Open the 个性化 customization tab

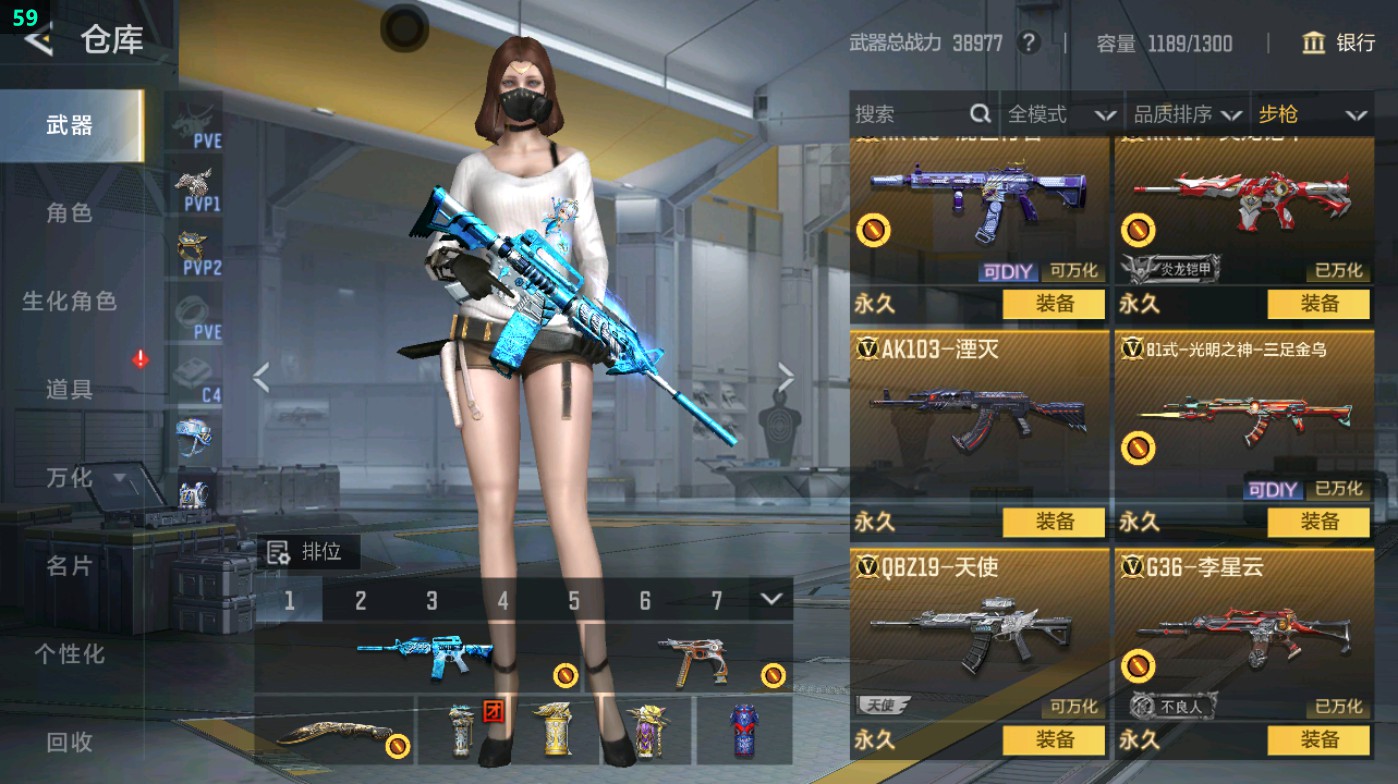click(70, 654)
